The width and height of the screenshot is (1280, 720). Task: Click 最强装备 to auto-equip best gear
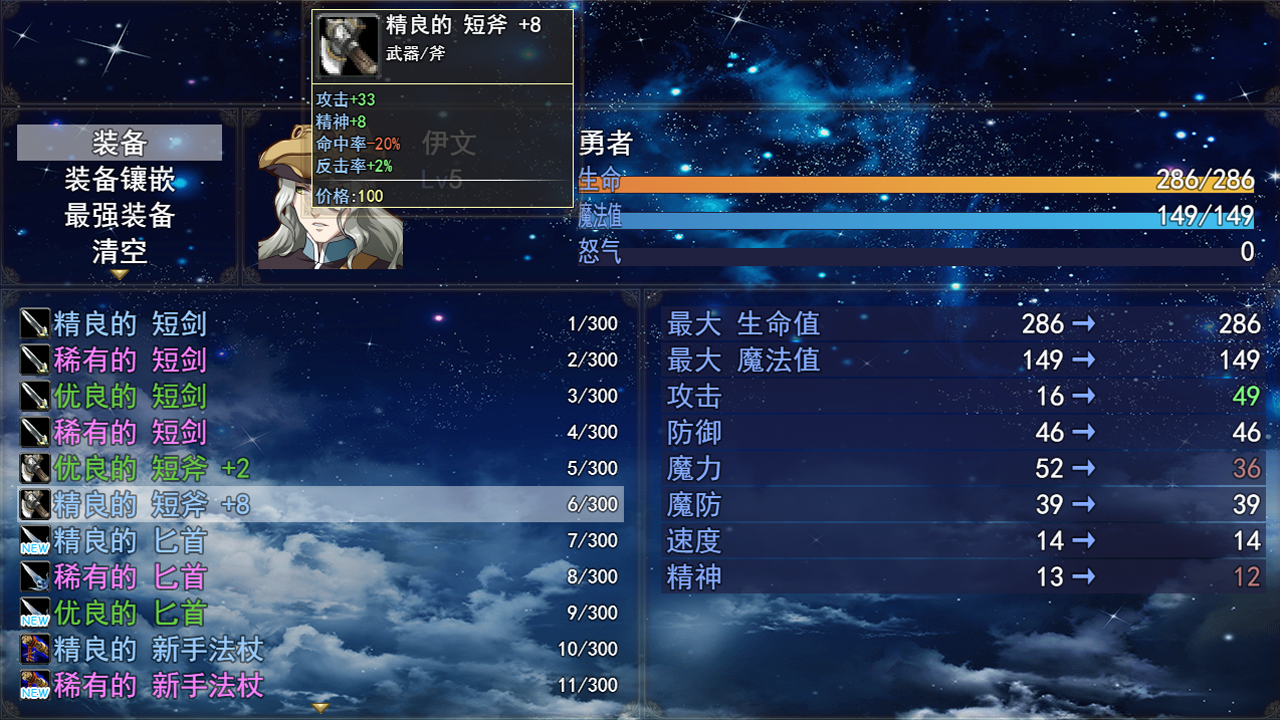coord(118,214)
